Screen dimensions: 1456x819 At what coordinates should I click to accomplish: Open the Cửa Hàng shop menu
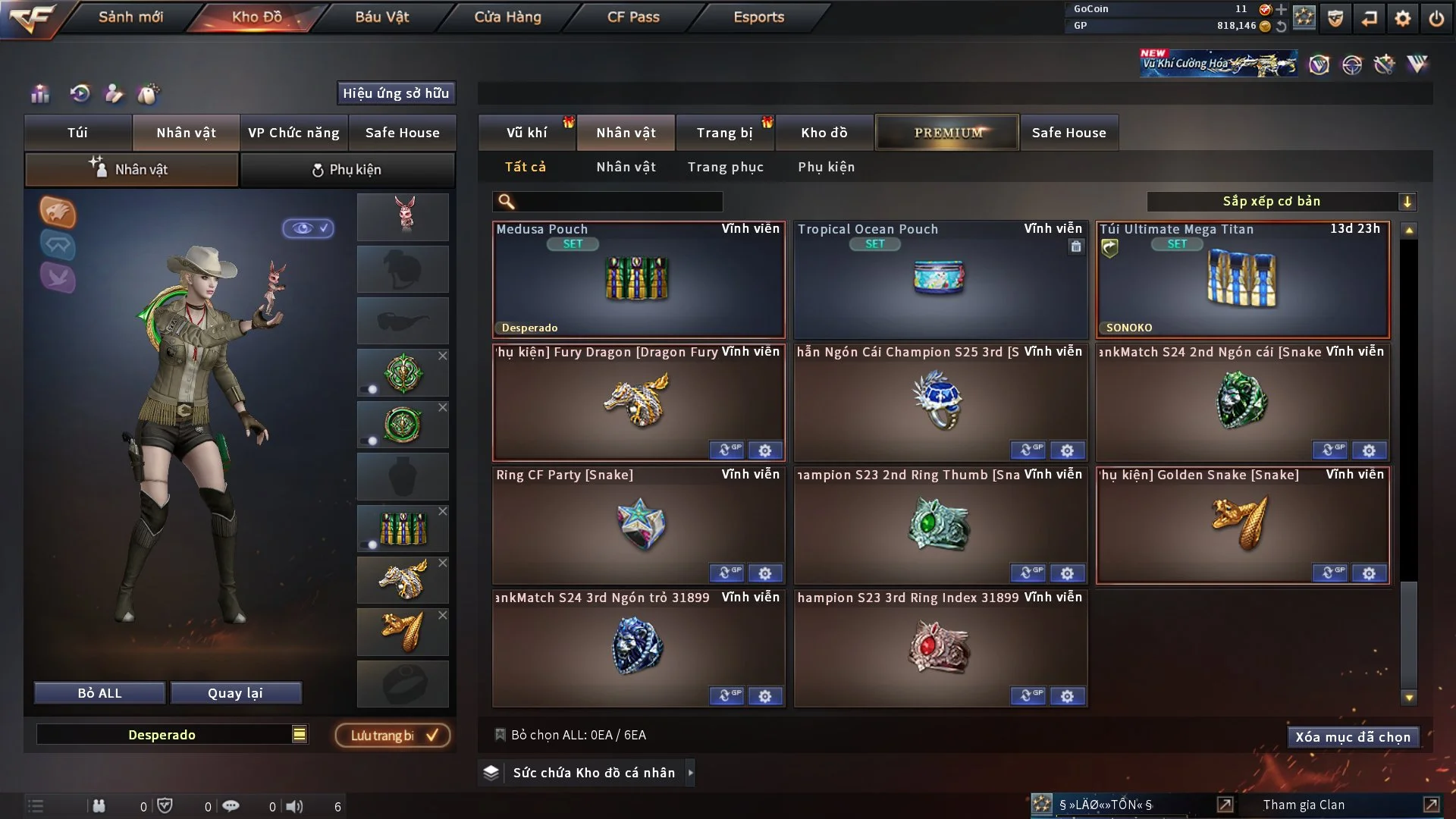[507, 17]
